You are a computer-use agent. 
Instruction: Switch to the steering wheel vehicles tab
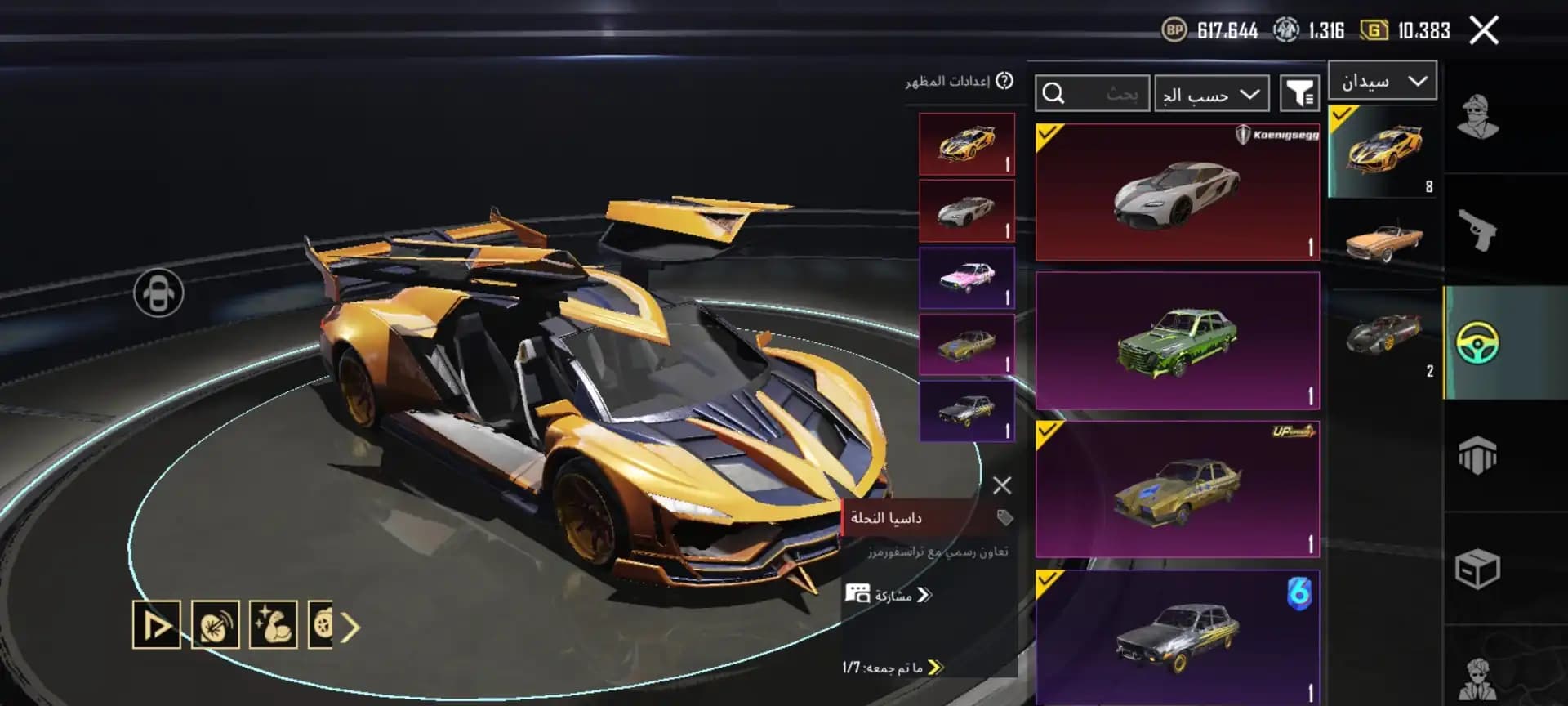pyautogui.click(x=1477, y=342)
